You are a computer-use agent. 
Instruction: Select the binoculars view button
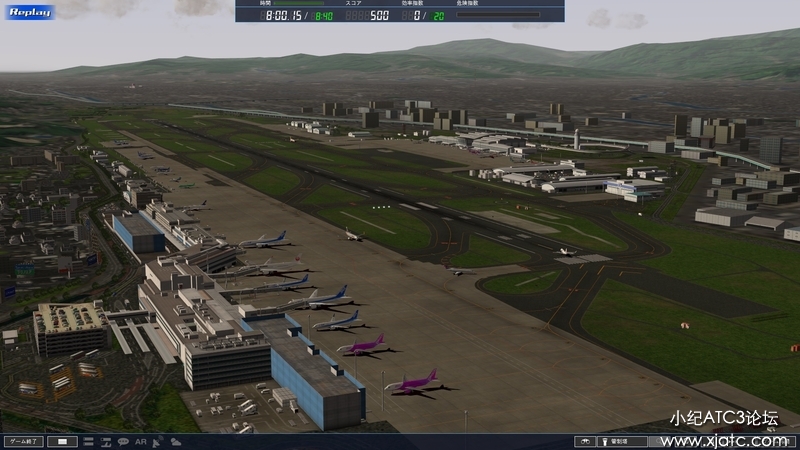coord(585,441)
